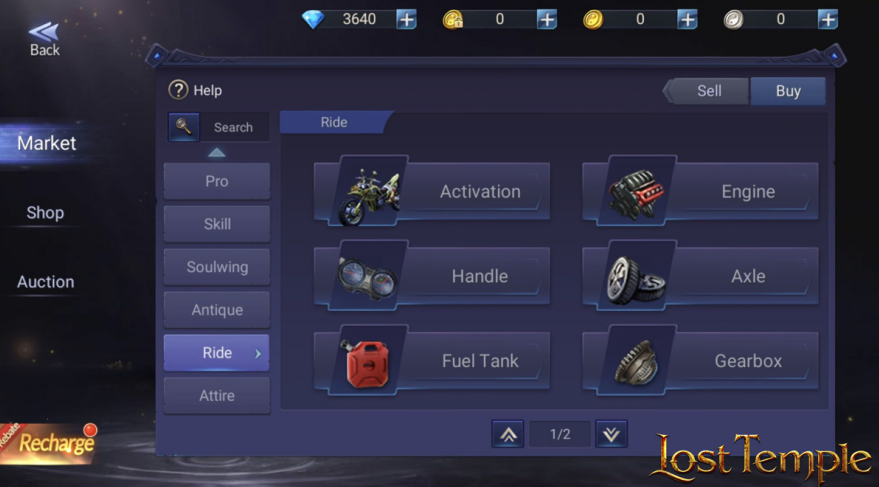Click the Search field

[233, 127]
